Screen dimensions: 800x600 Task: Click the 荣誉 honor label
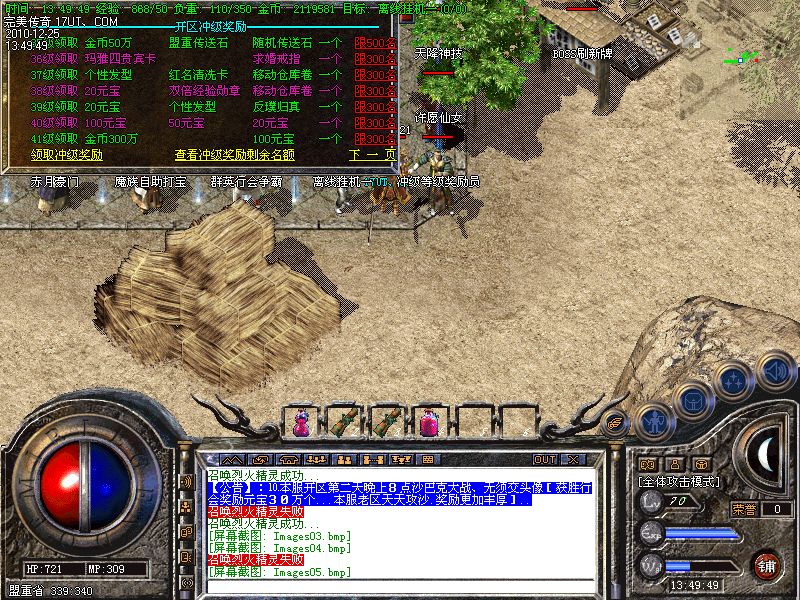pyautogui.click(x=743, y=509)
